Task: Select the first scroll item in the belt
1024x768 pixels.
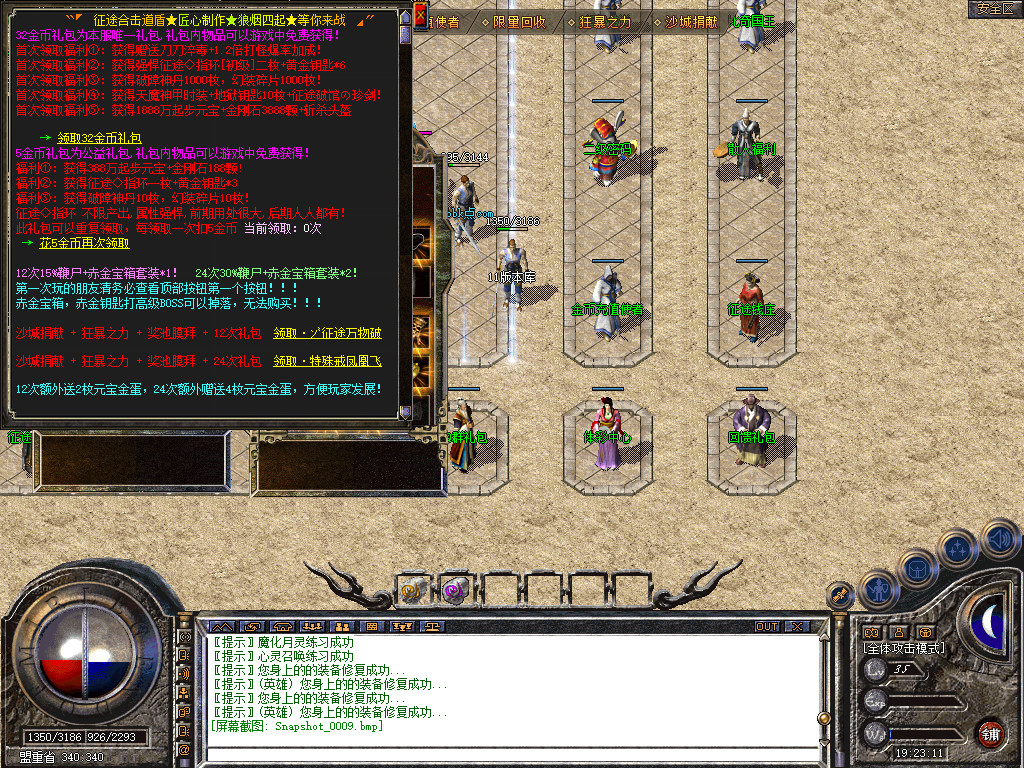Action: point(413,591)
